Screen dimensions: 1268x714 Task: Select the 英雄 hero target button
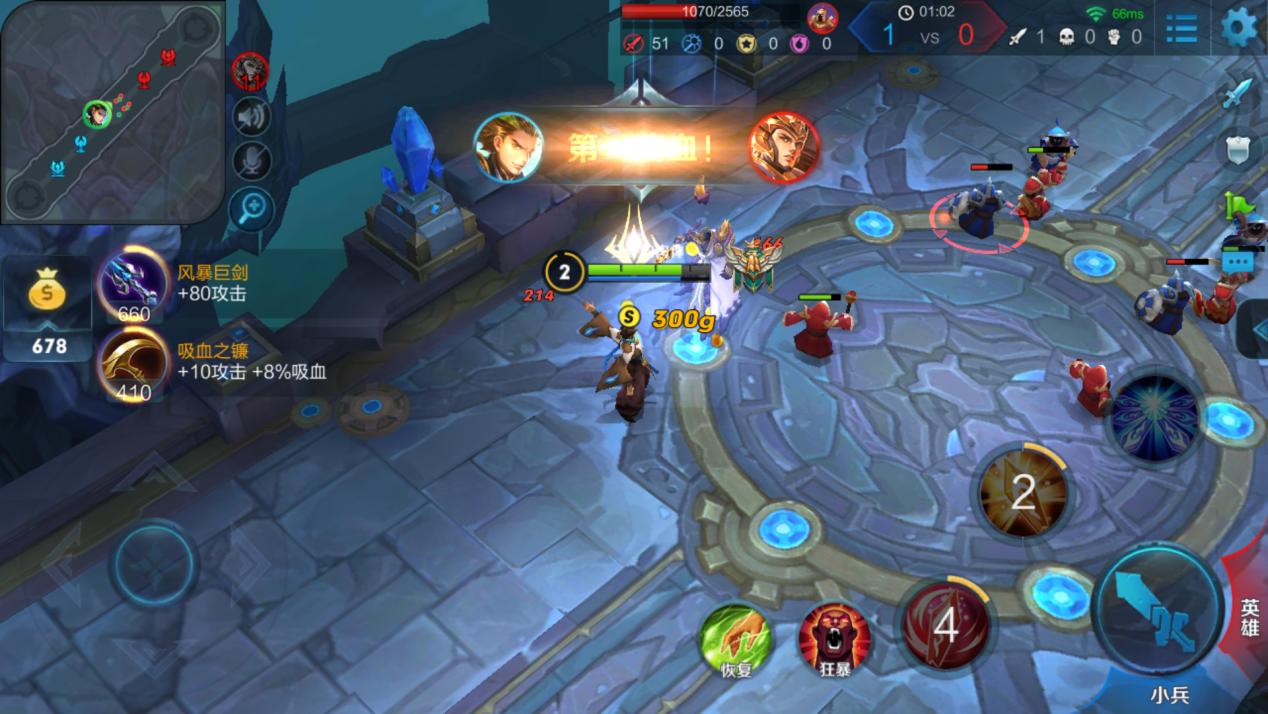(1249, 617)
